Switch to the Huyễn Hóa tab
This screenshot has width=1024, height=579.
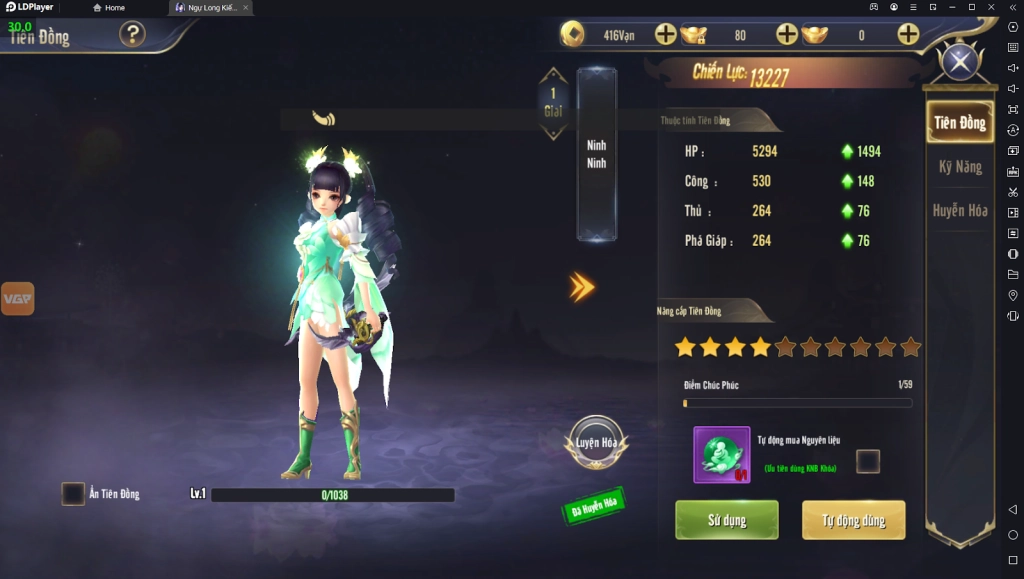[x=959, y=211]
